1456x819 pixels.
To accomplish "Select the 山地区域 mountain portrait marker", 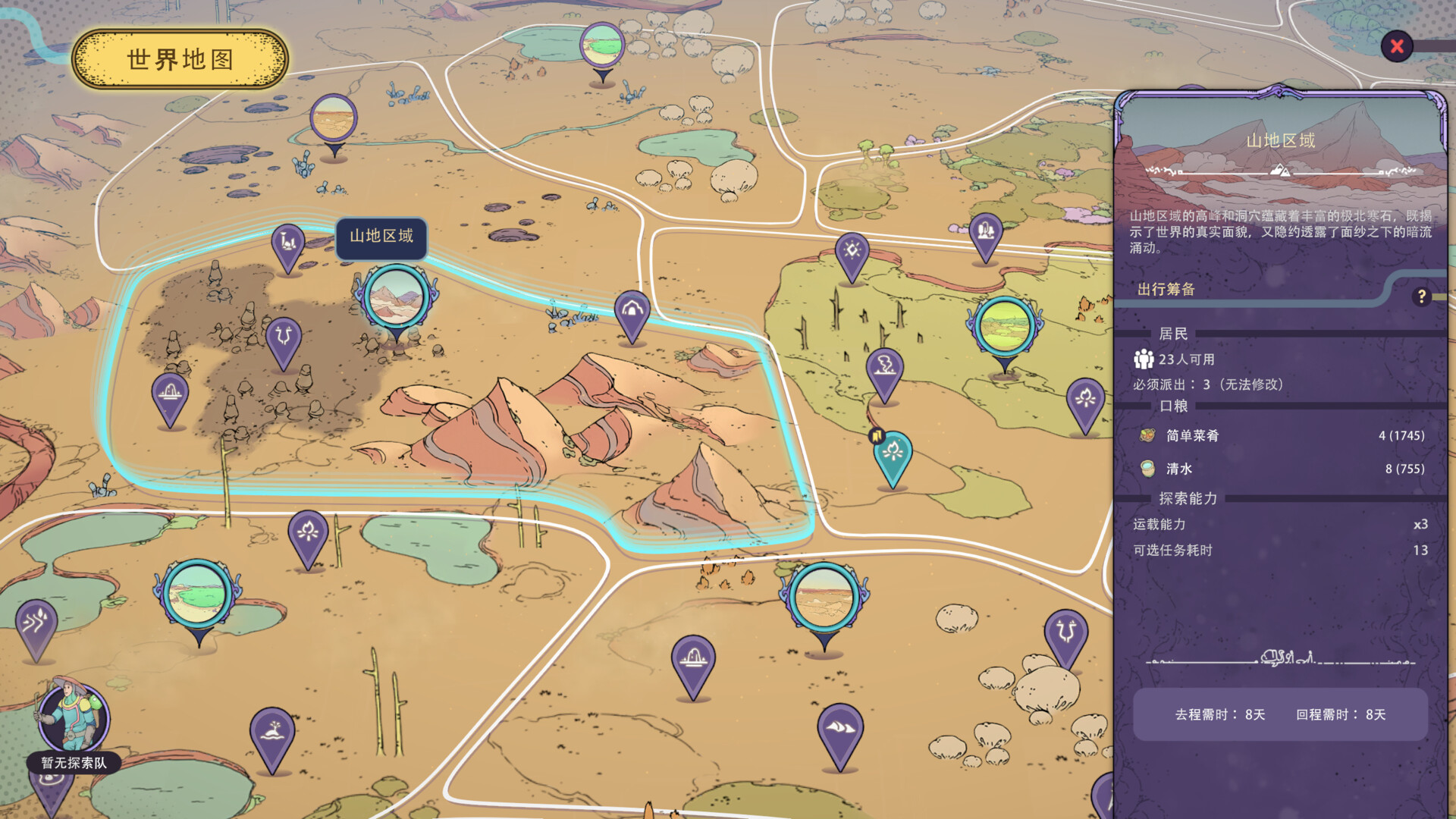I will pos(395,297).
